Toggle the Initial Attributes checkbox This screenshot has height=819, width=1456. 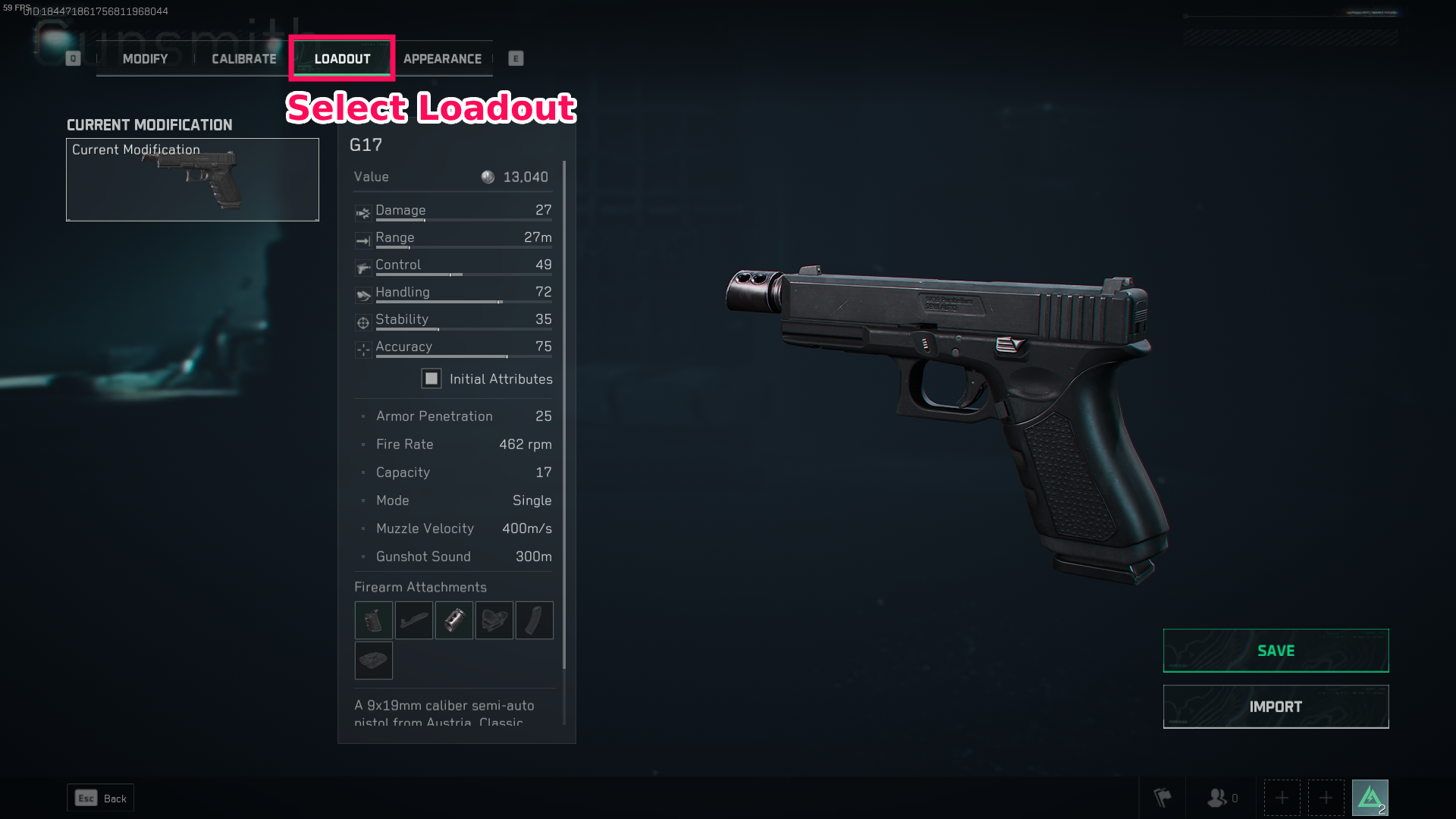click(x=431, y=378)
